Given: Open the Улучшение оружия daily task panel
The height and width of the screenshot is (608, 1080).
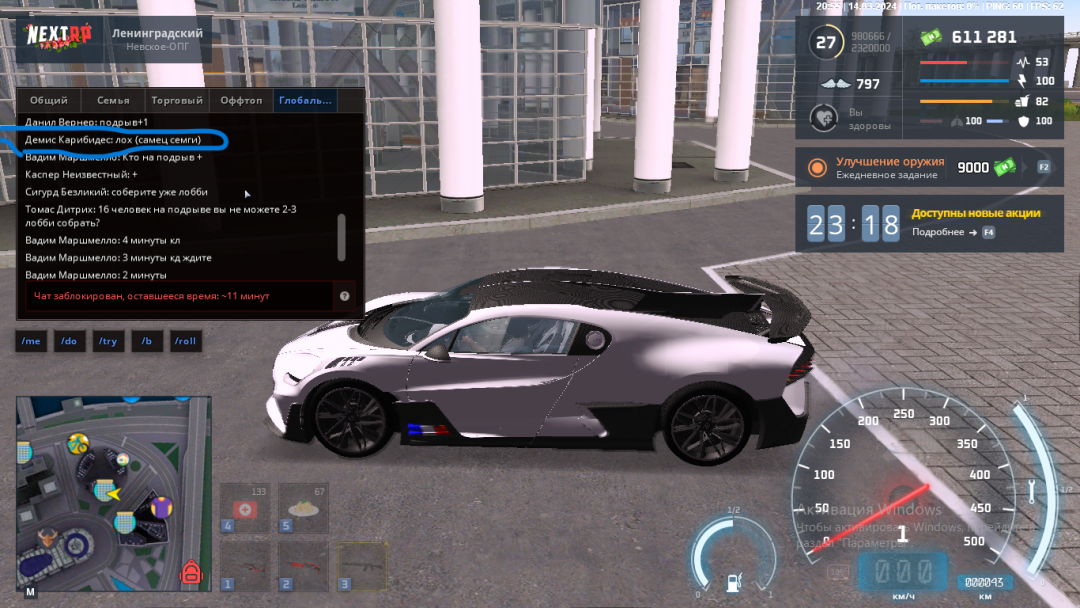Looking at the screenshot, I should (929, 168).
